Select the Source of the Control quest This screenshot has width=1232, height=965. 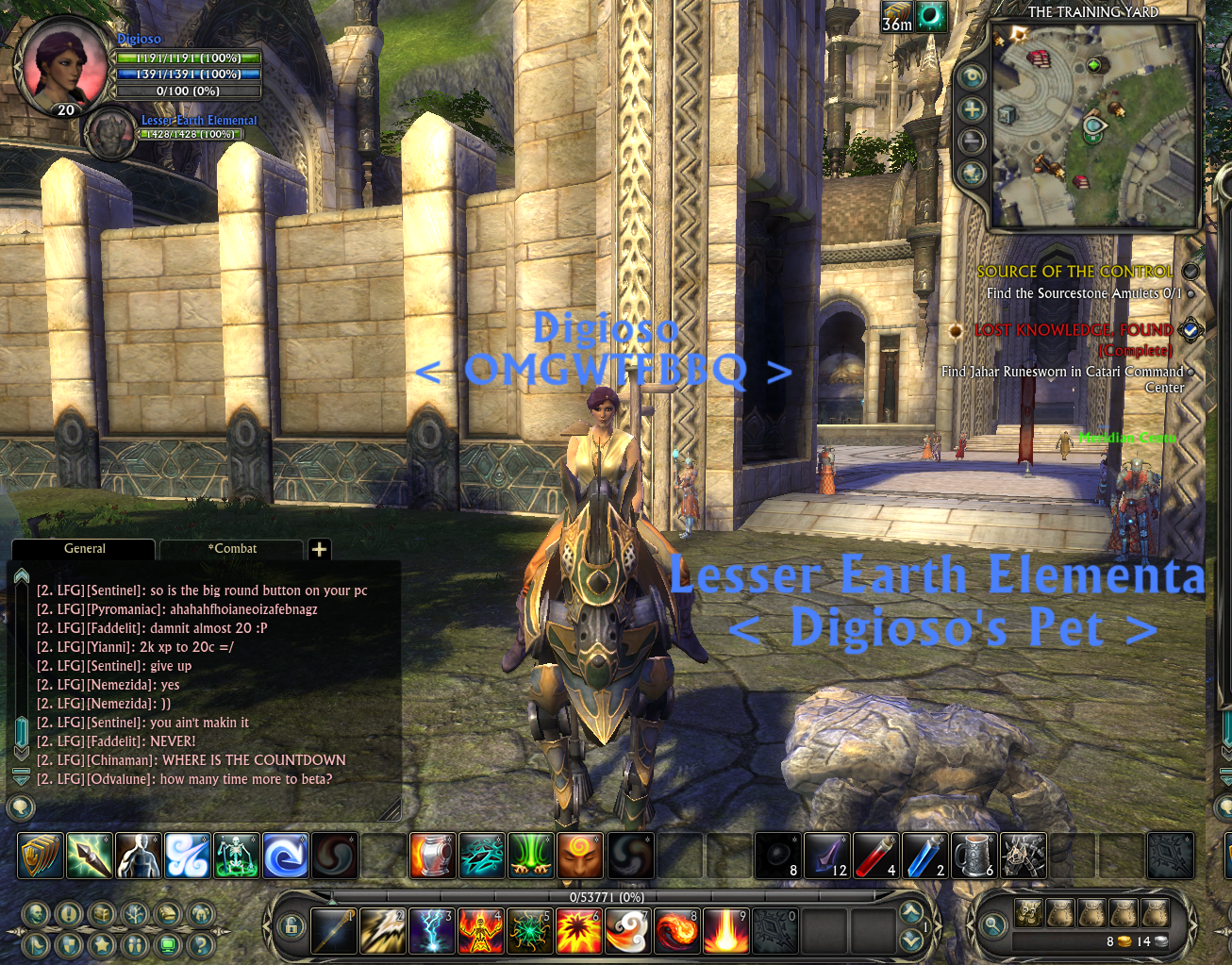tap(1074, 272)
